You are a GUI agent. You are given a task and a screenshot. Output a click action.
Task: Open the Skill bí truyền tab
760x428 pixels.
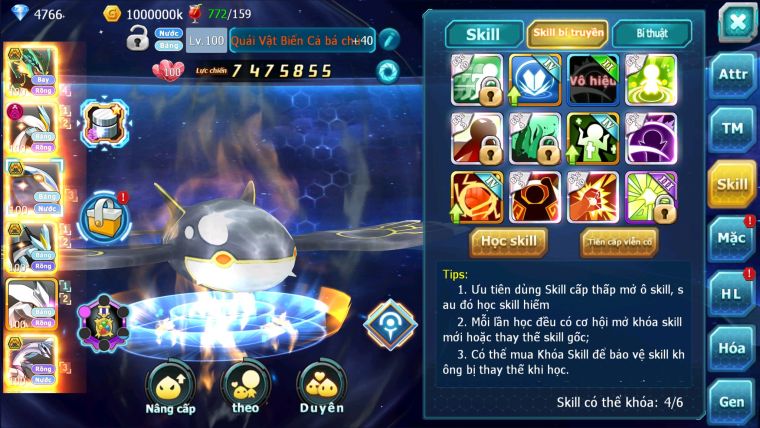pyautogui.click(x=567, y=33)
